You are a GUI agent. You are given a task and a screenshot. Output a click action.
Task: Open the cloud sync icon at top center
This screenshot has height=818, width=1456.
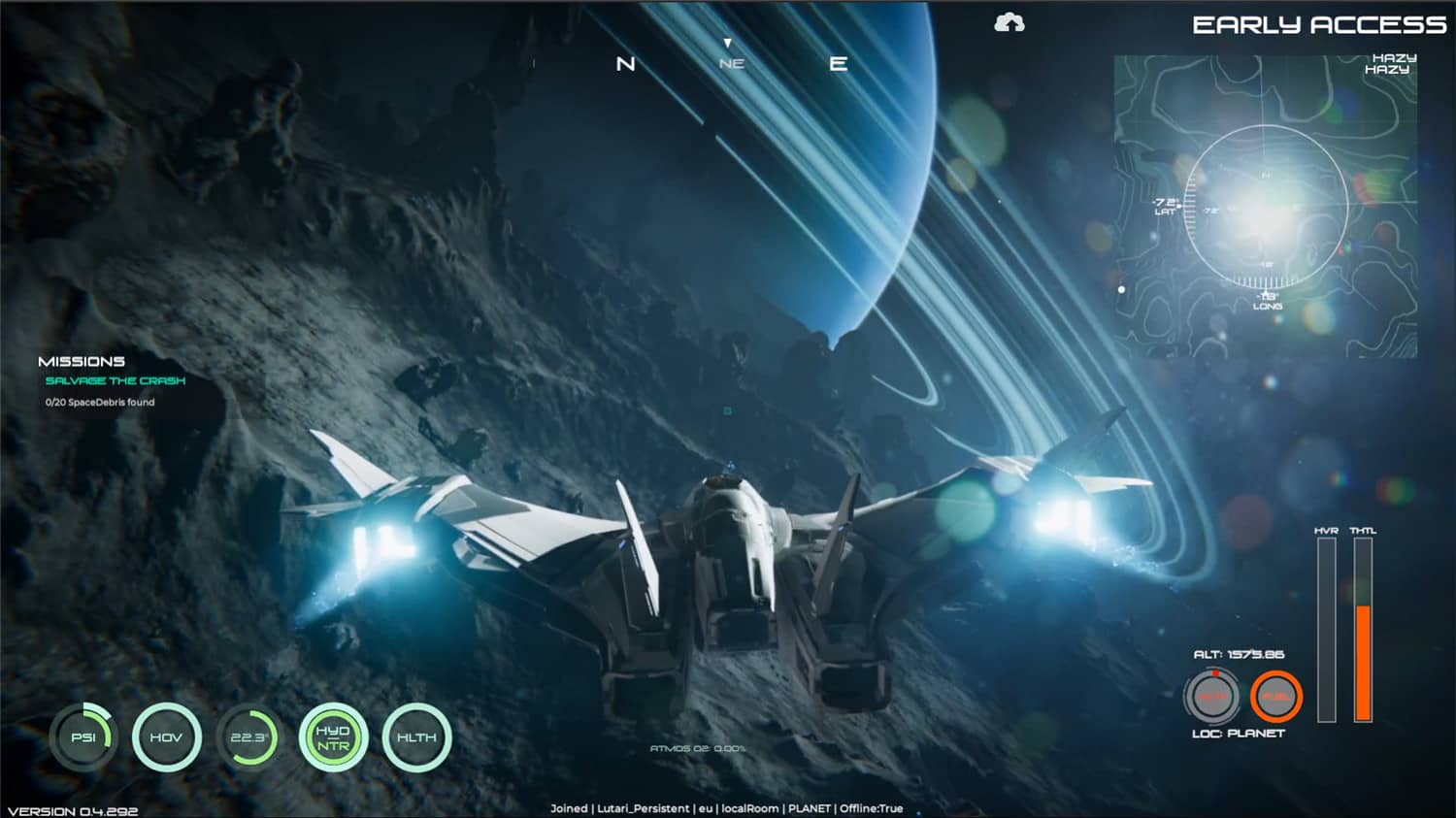1011,21
